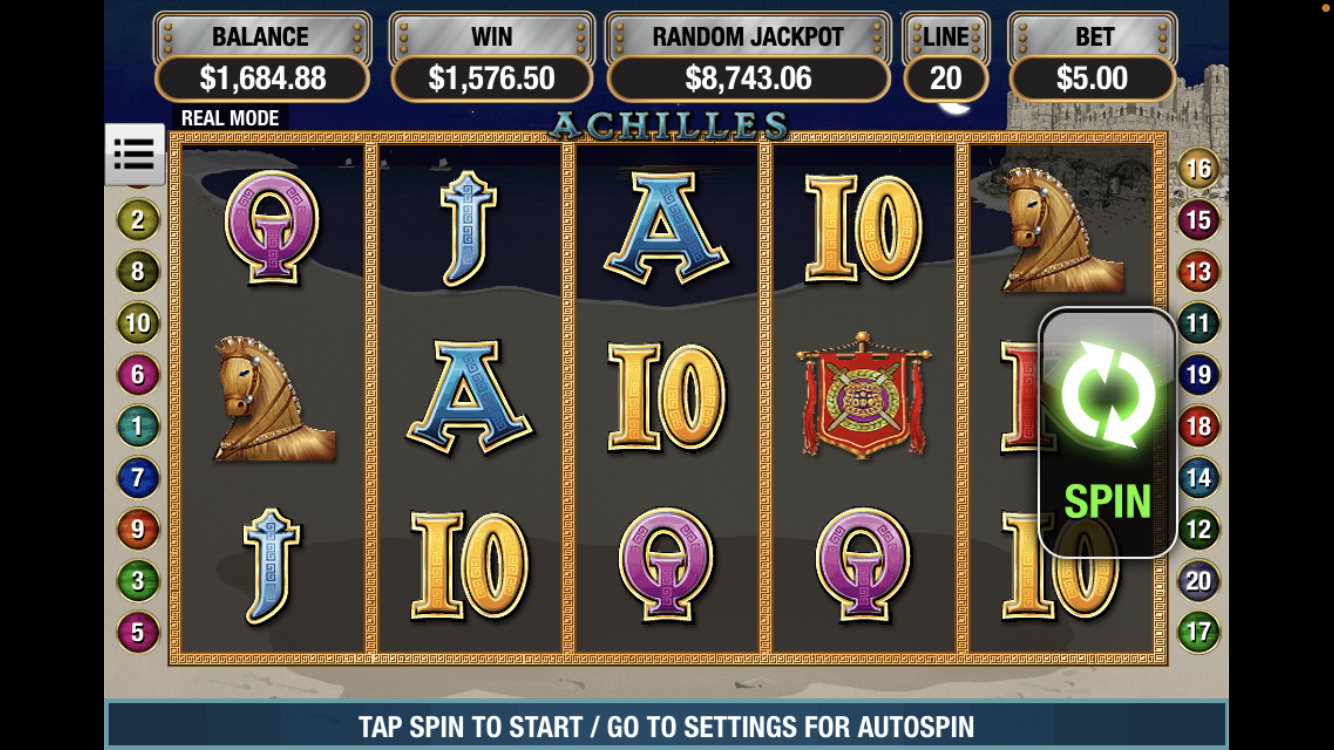This screenshot has height=750, width=1334.
Task: Select payline marker number 11
Action: pyautogui.click(x=1198, y=323)
